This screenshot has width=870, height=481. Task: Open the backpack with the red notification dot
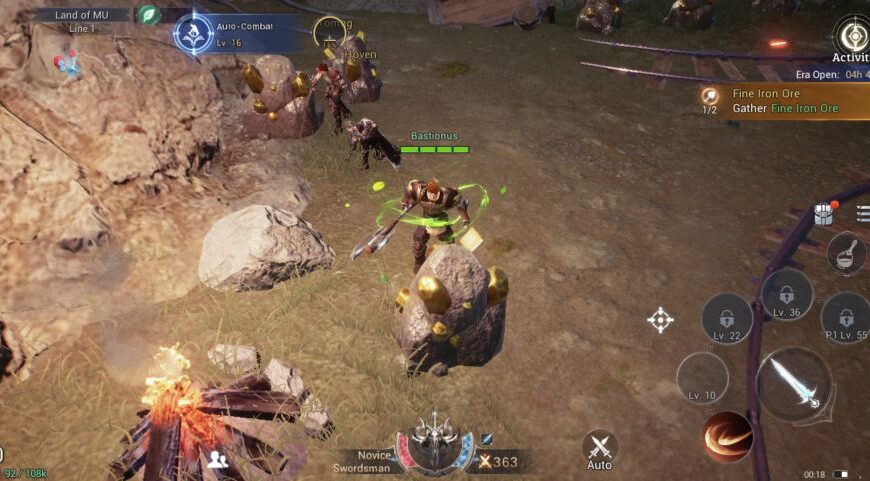point(824,213)
